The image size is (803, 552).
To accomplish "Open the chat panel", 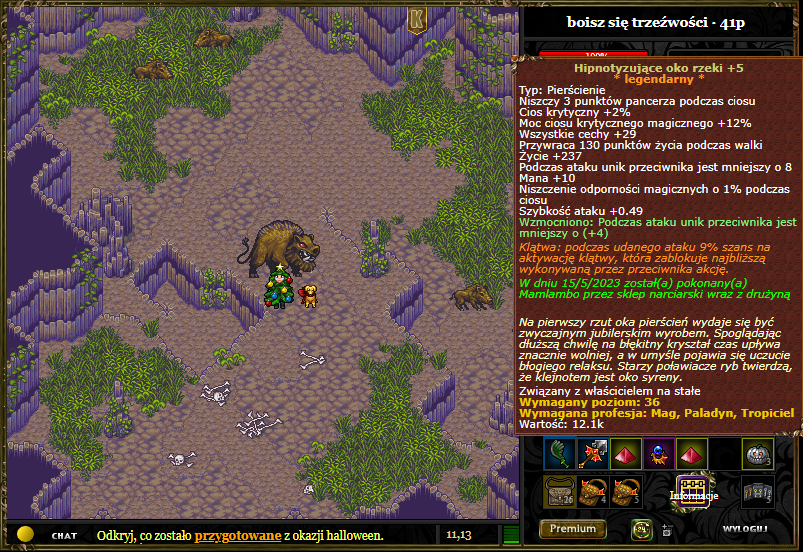I will [x=64, y=535].
